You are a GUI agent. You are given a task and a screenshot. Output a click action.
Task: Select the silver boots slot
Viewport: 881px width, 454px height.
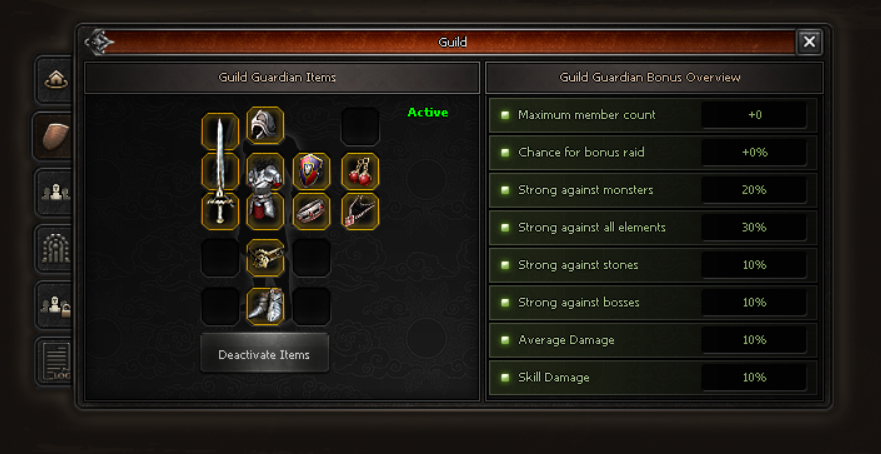click(x=265, y=306)
